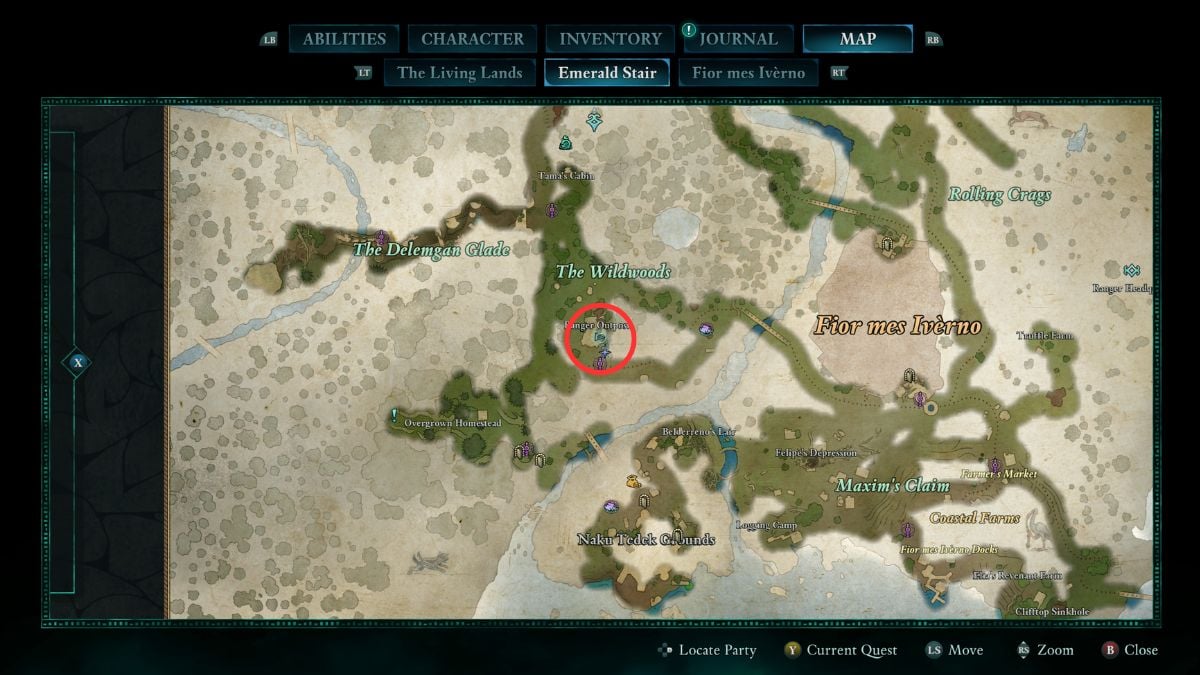
Task: Select the Overgrown Homestead quest marker
Action: click(396, 414)
